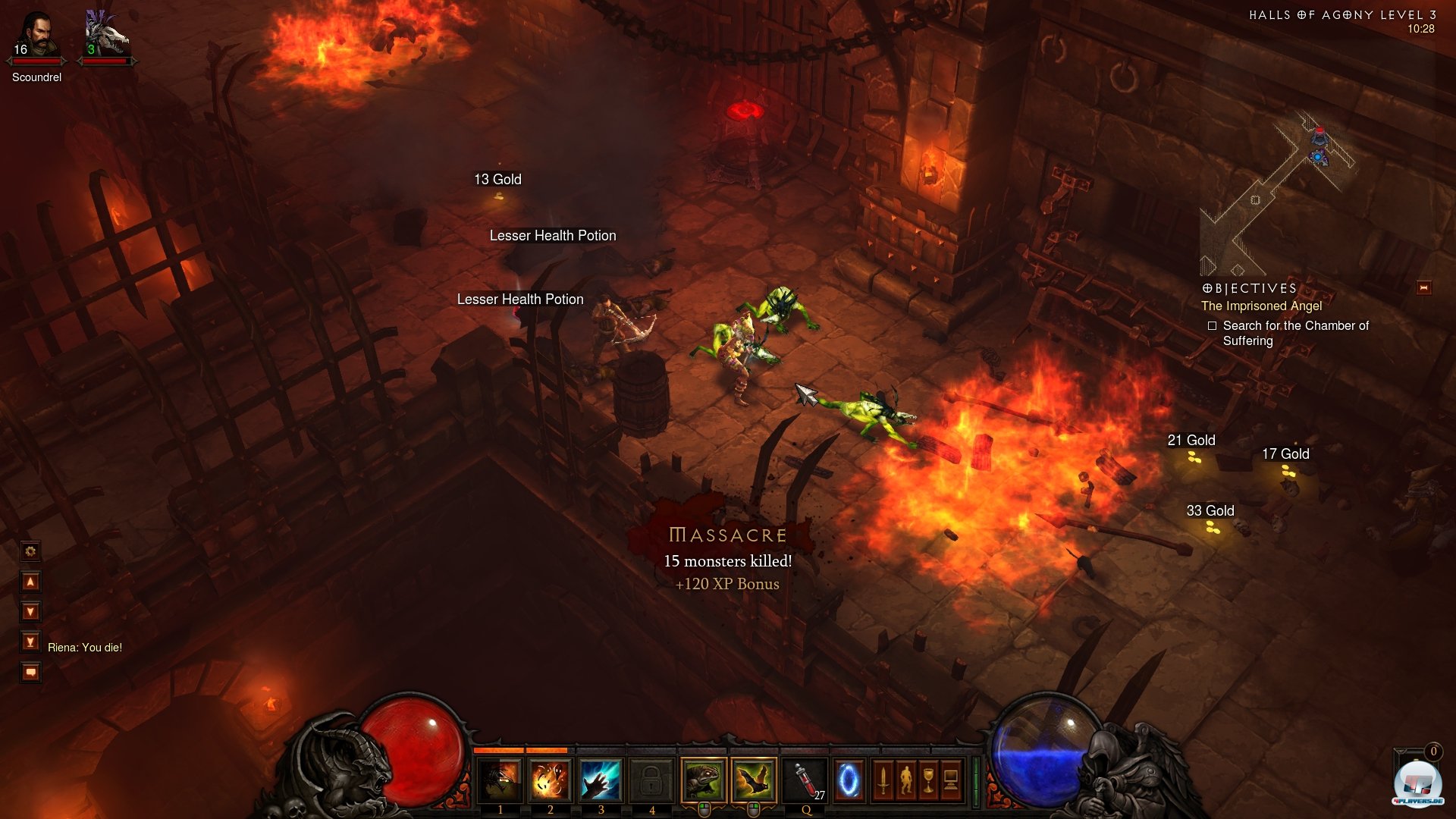Jump to the bottom of the chat log

[x=30, y=642]
